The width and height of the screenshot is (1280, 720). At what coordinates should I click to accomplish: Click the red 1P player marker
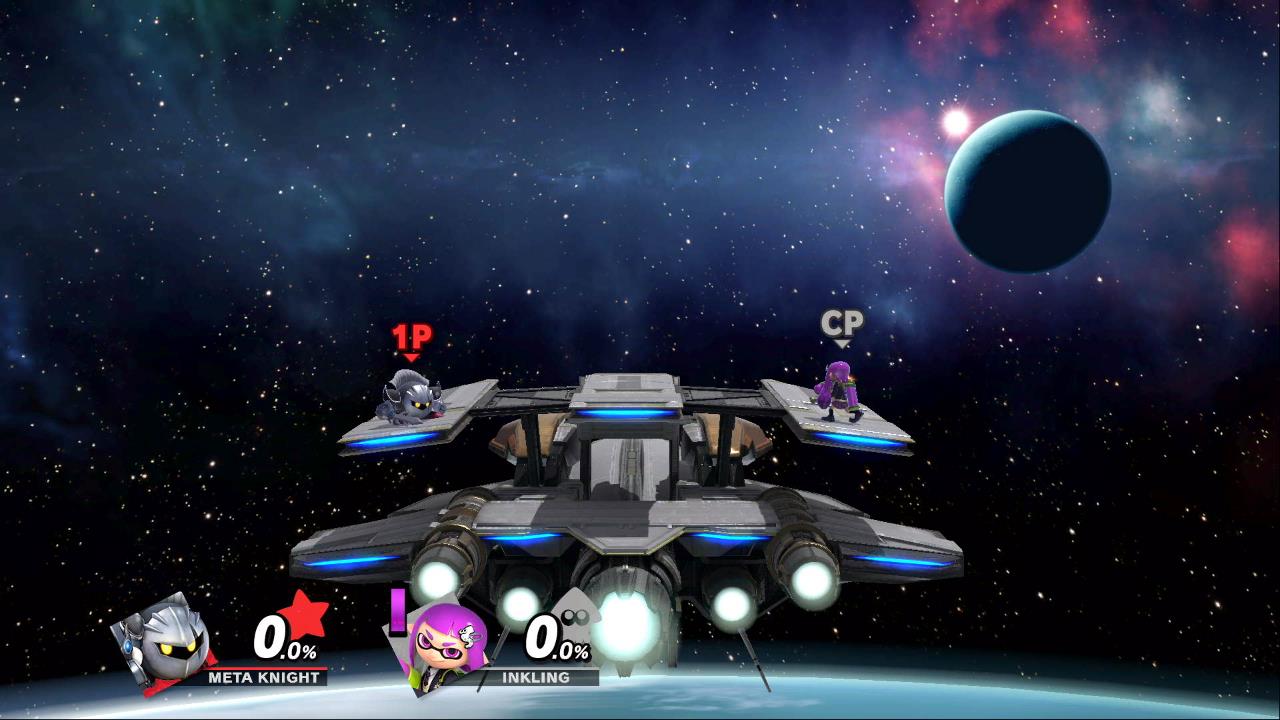(x=411, y=340)
